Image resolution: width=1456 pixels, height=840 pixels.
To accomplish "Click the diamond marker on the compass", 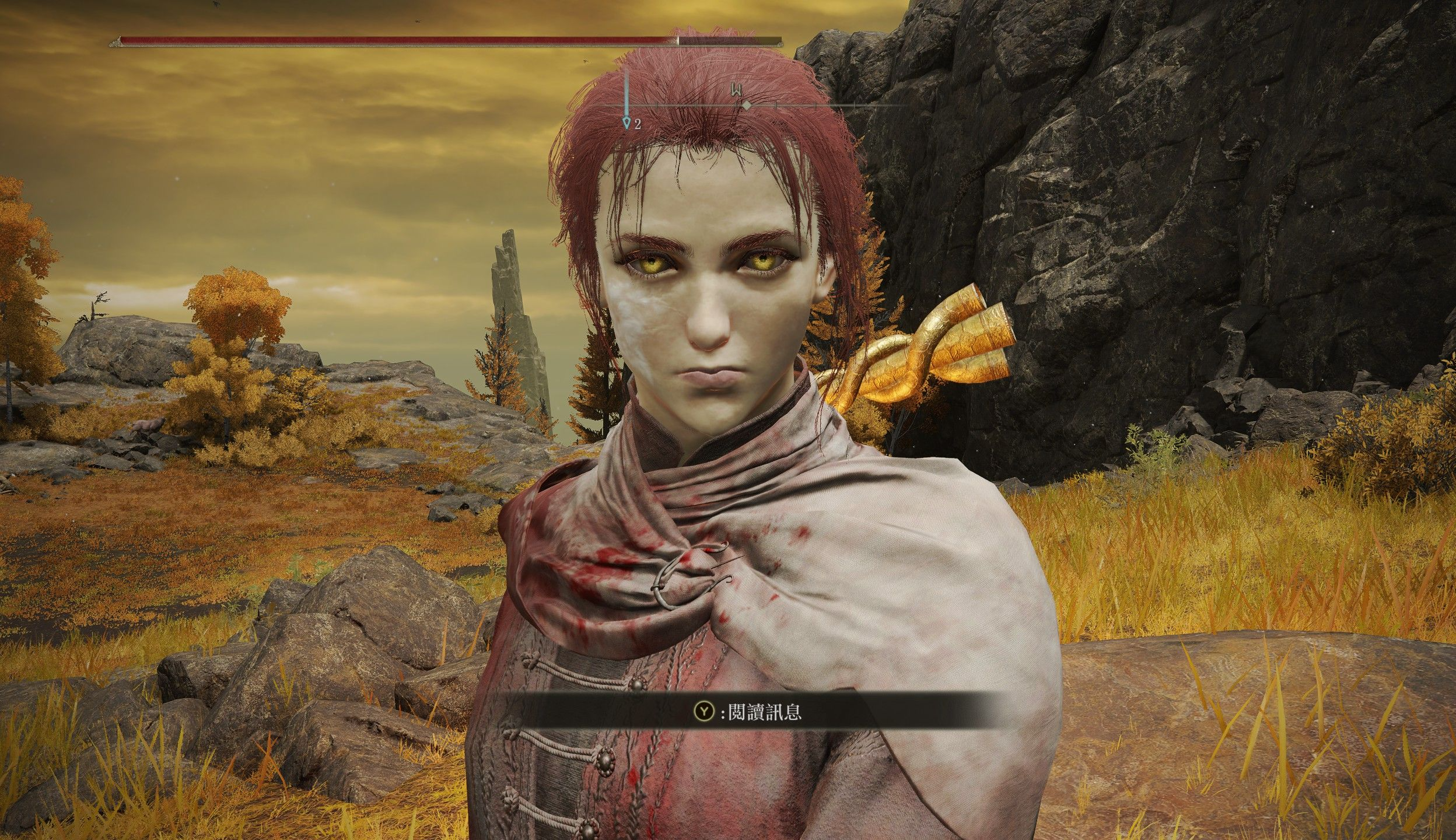I will [746, 106].
